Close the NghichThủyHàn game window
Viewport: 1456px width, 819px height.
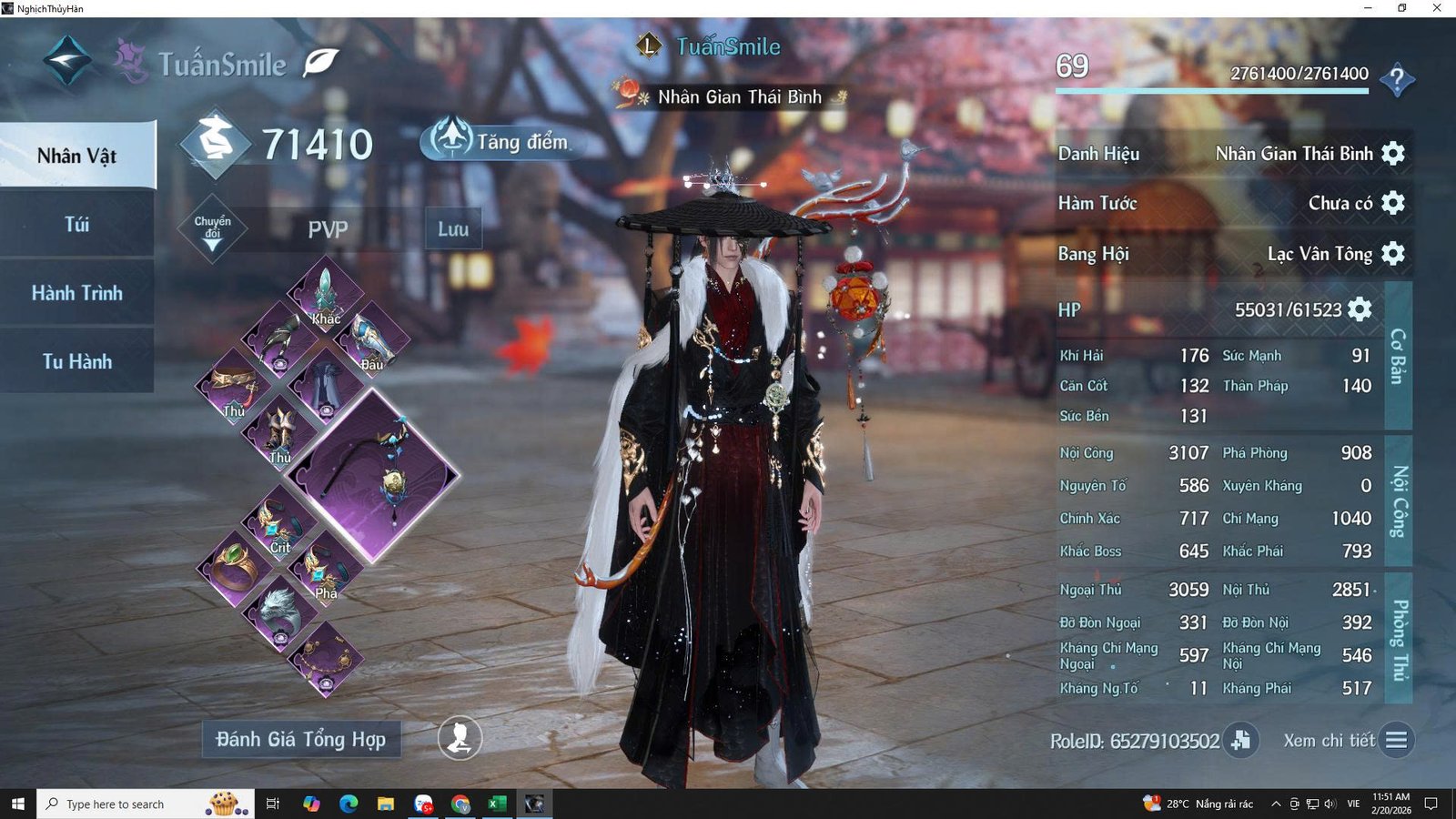click(x=1437, y=8)
